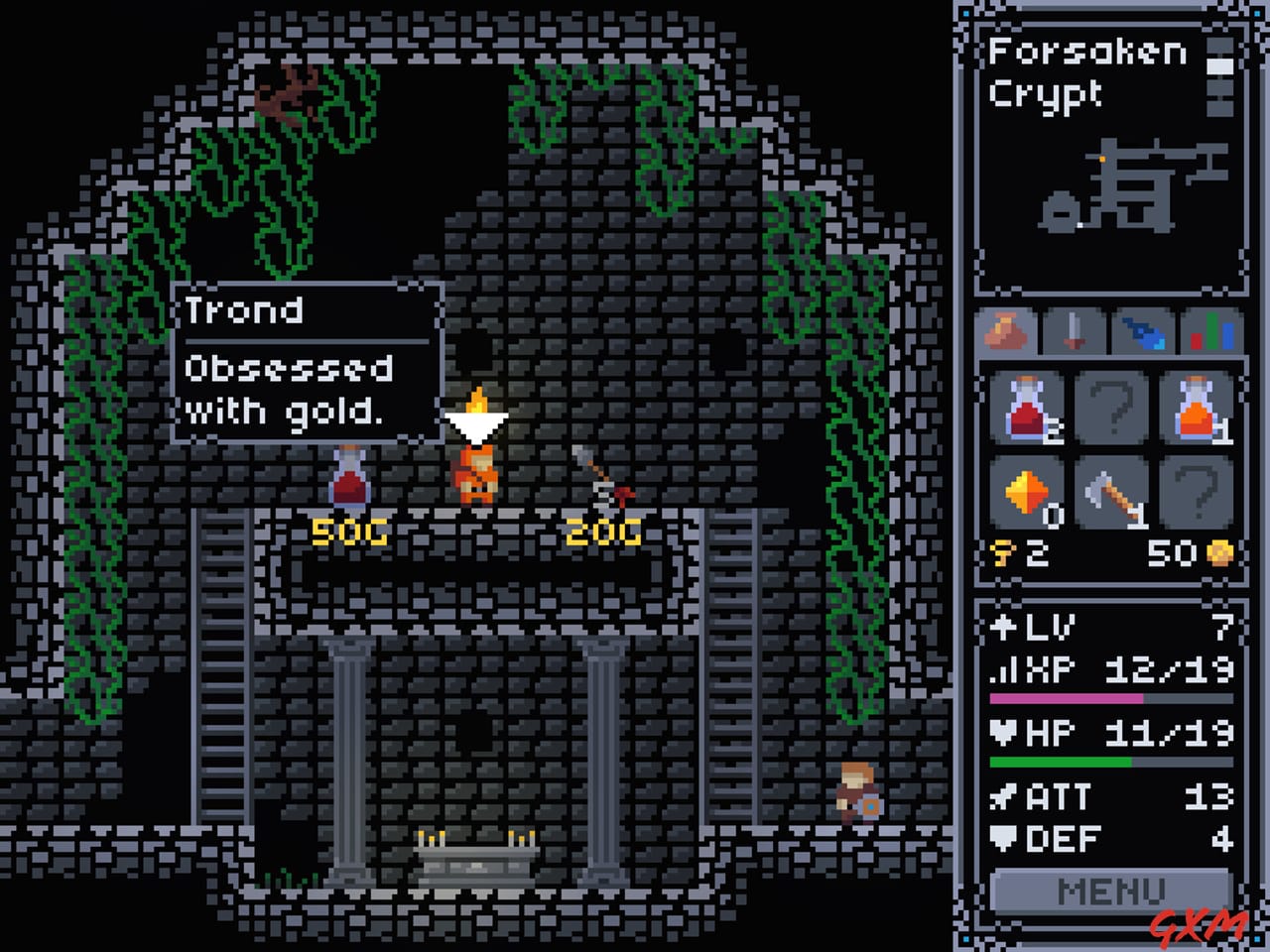Use the orange potion with quantity 1
The height and width of the screenshot is (952, 1270).
click(1198, 407)
